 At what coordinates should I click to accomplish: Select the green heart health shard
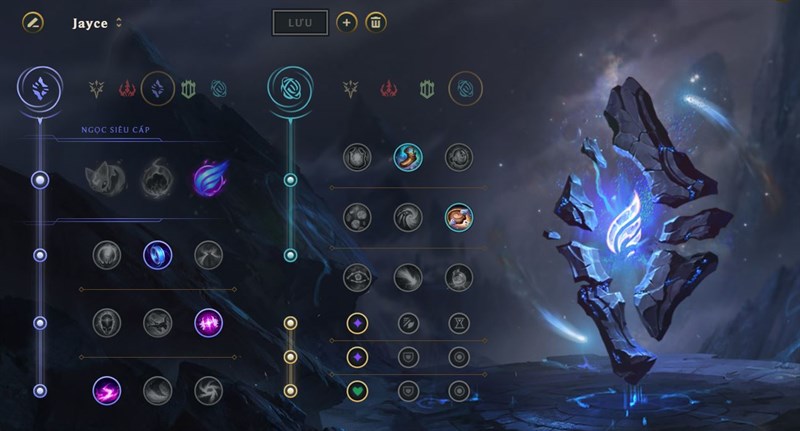pyautogui.click(x=357, y=390)
